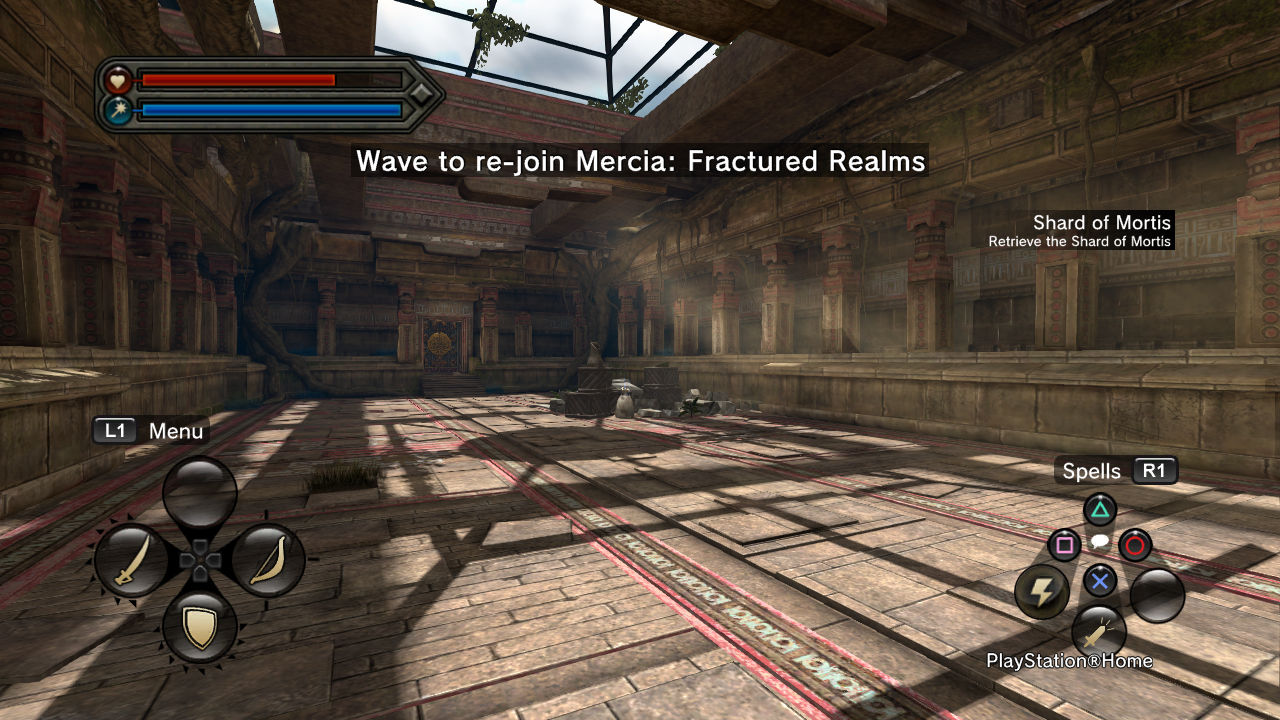Cast the lightning bolt spell
The height and width of the screenshot is (720, 1280).
(x=1041, y=592)
